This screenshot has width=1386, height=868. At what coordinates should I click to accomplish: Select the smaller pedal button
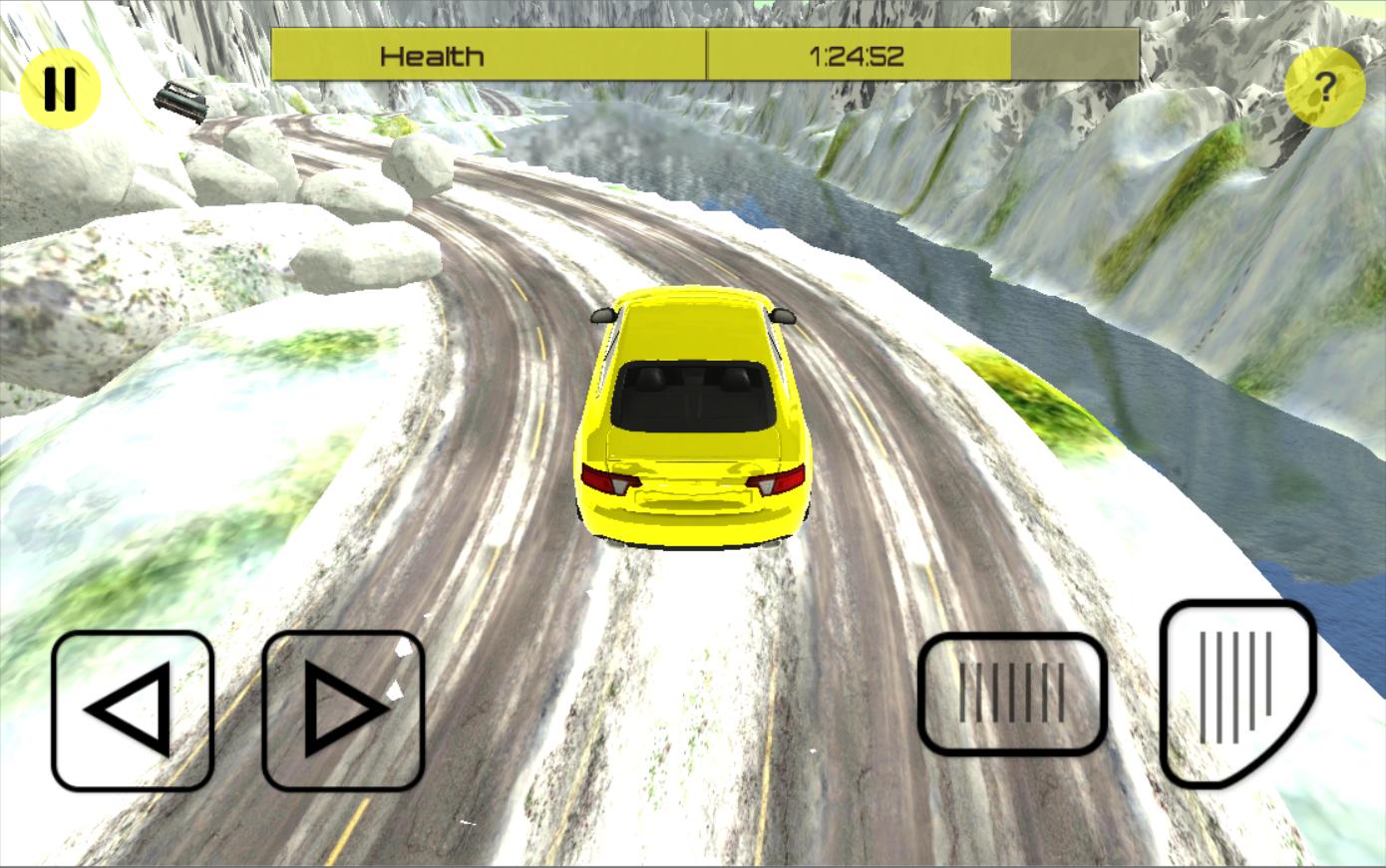[x=1013, y=693]
